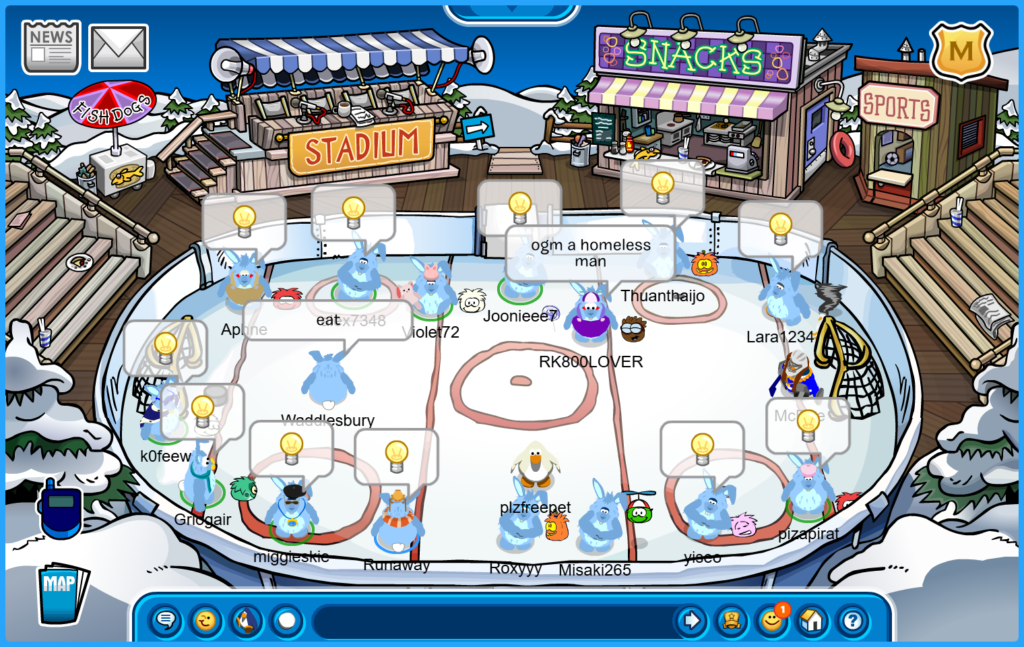The height and width of the screenshot is (647, 1024).
Task: Go to your igloo with the house icon
Action: point(811,621)
